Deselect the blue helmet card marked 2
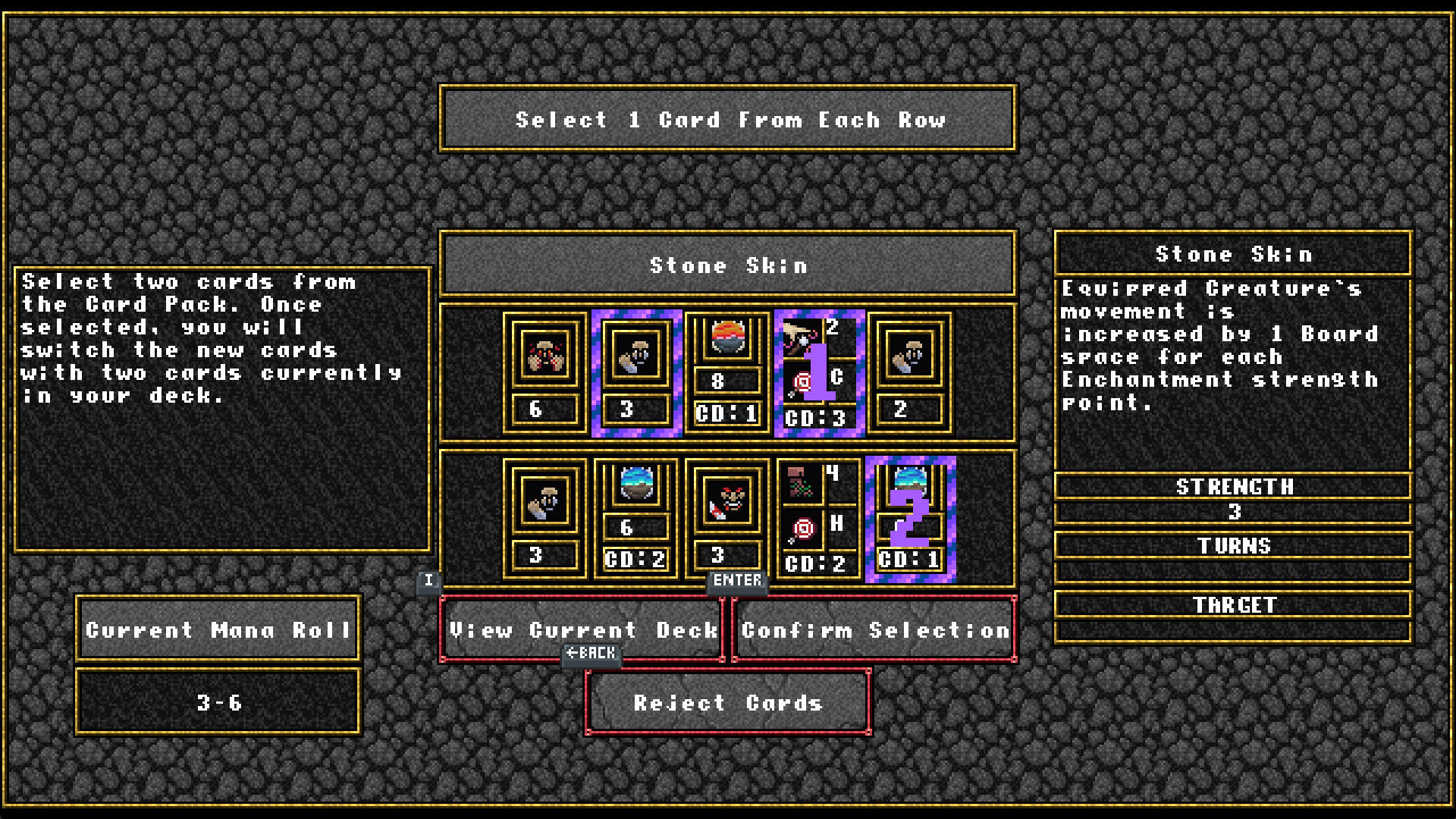The image size is (1456, 819). (908, 519)
